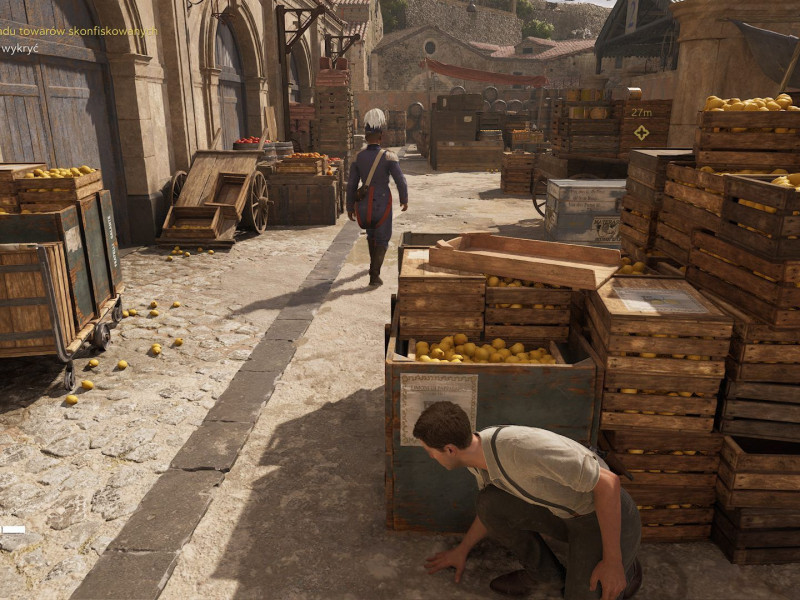Select the yellow 'towarów skonfiskowanych' objective text
The height and width of the screenshot is (600, 800).
92,32
